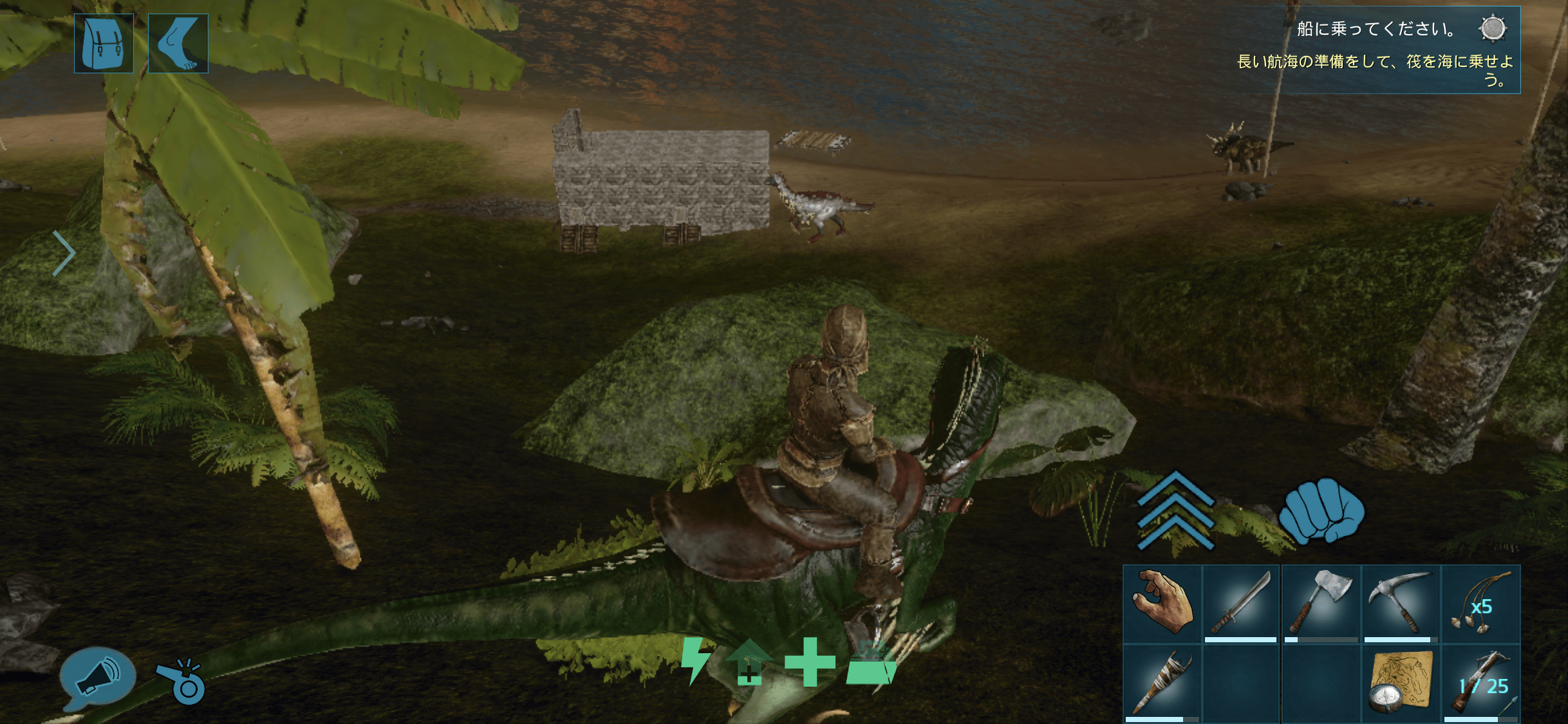
Task: Equip the crossbow from the hotbar
Action: (x=1480, y=683)
